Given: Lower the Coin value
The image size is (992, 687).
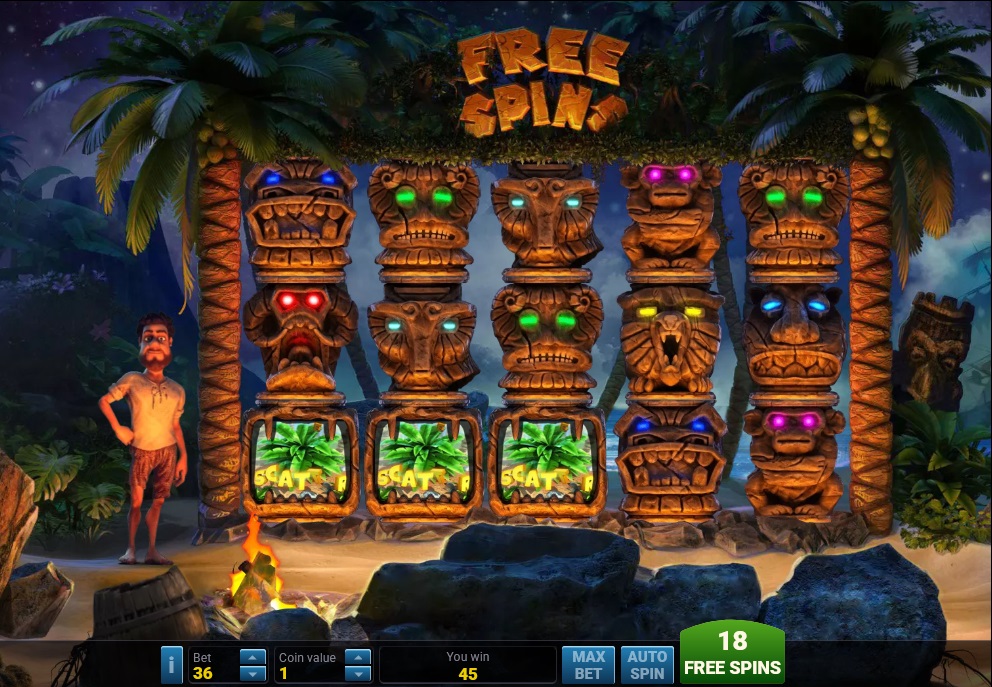Looking at the screenshot, I should 357,673.
